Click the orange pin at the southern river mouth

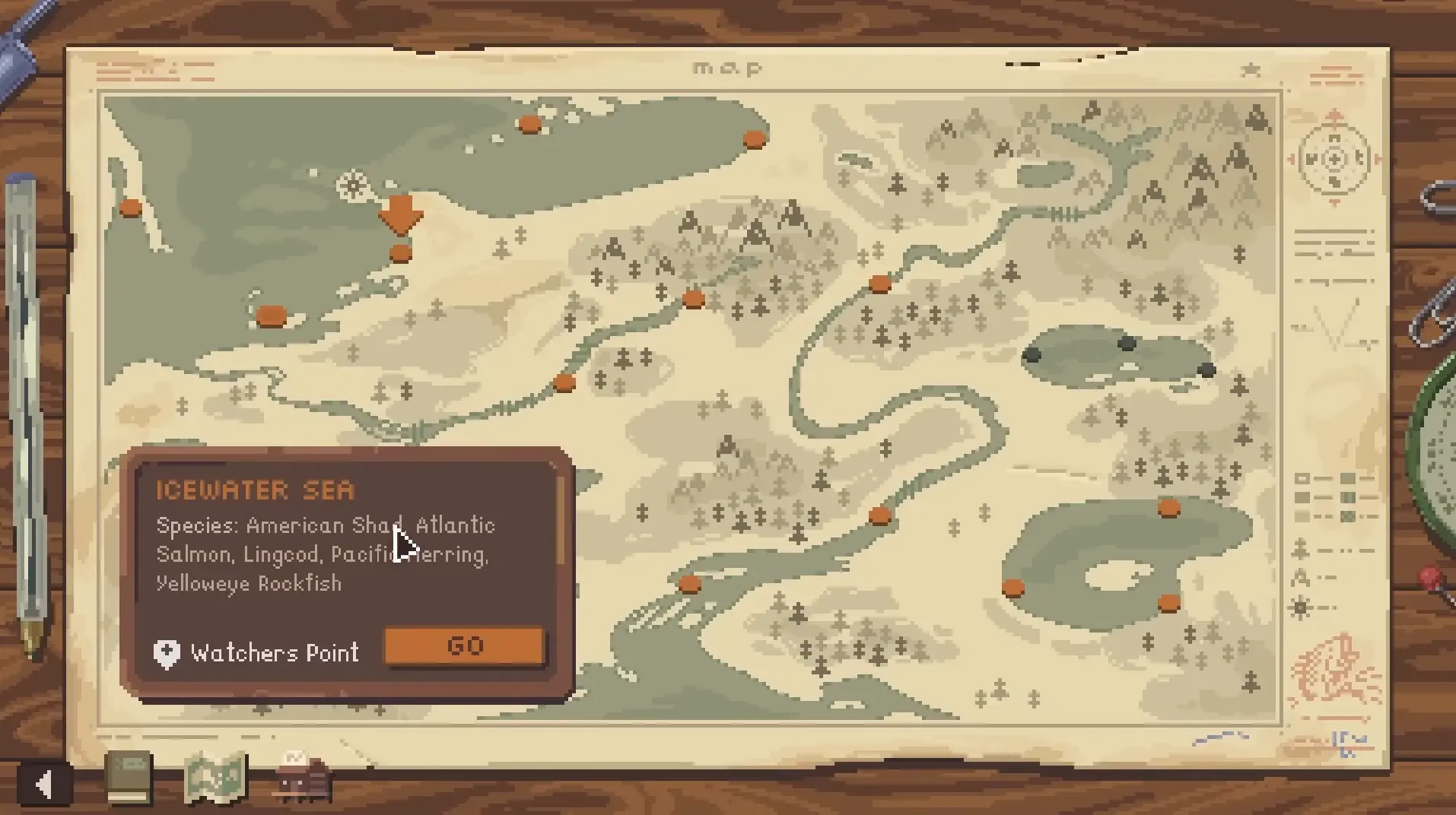click(689, 584)
